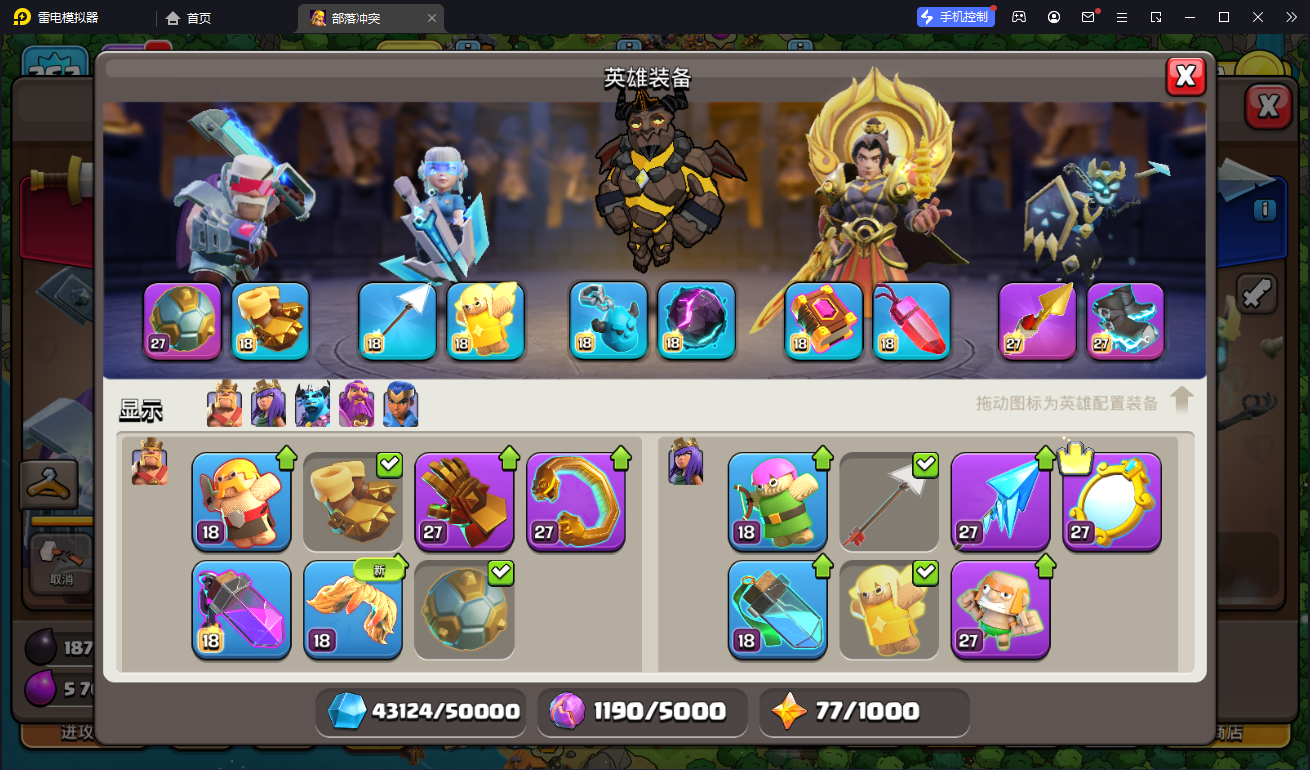Select the Rage Vial equipment
1310x770 pixels.
tap(241, 609)
